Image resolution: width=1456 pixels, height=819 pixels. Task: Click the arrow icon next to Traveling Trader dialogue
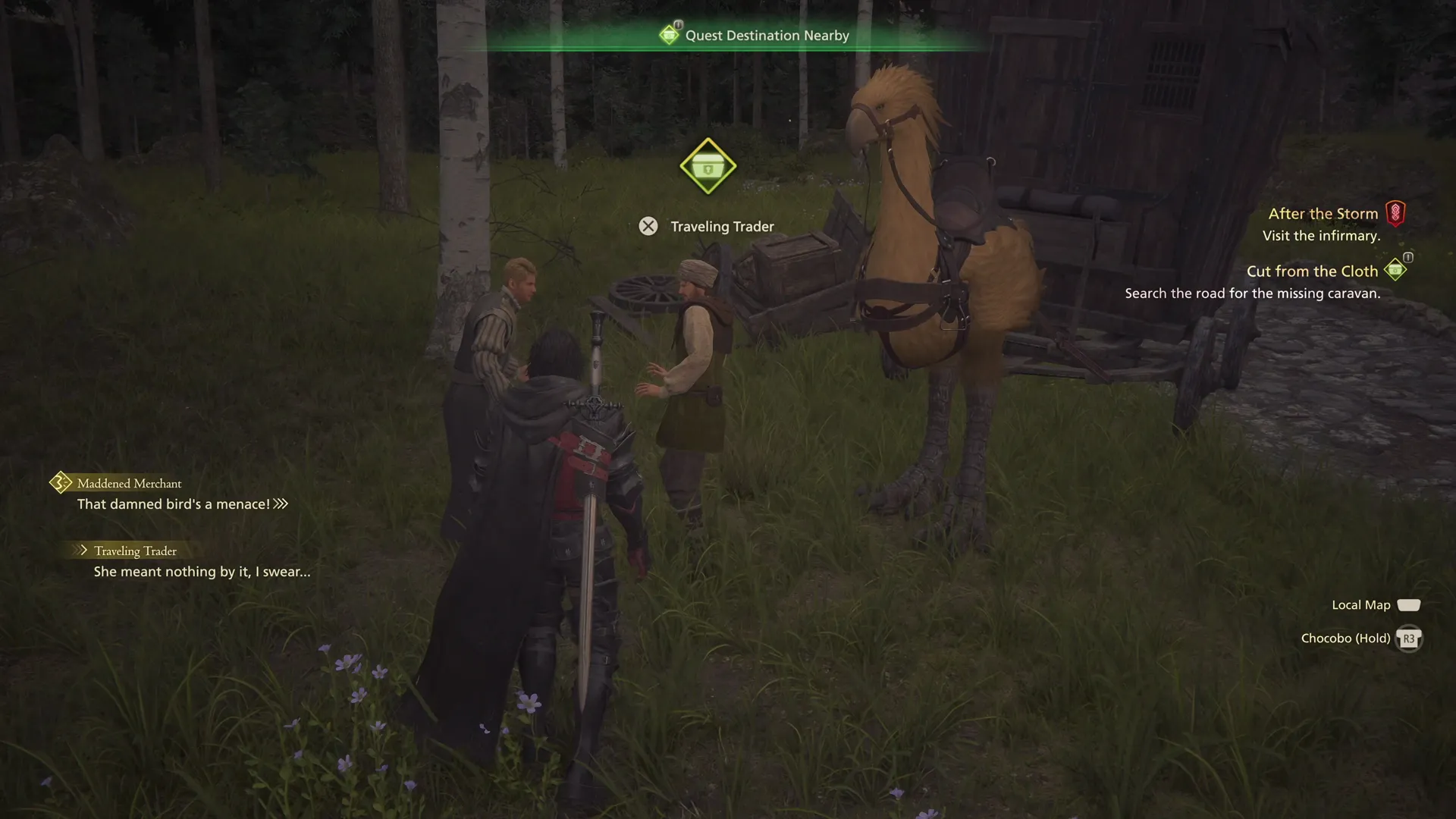click(80, 551)
